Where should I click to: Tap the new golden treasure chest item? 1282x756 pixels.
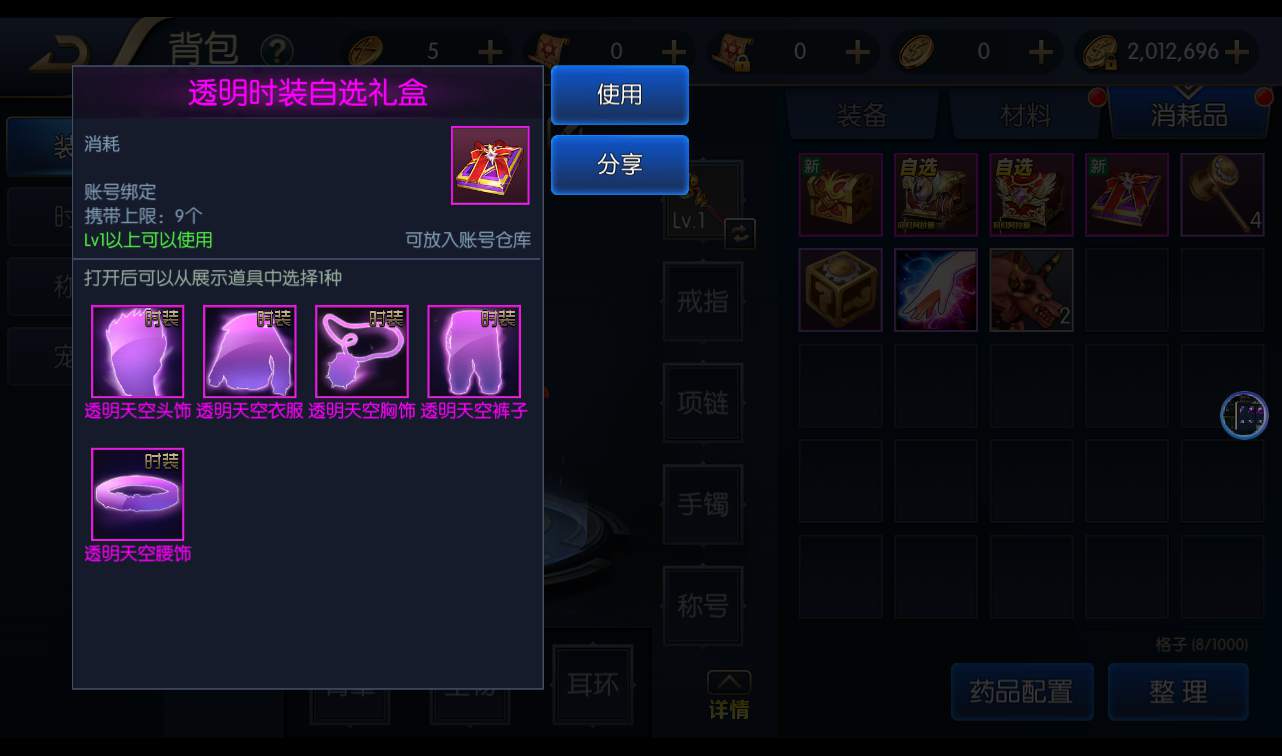tap(840, 195)
